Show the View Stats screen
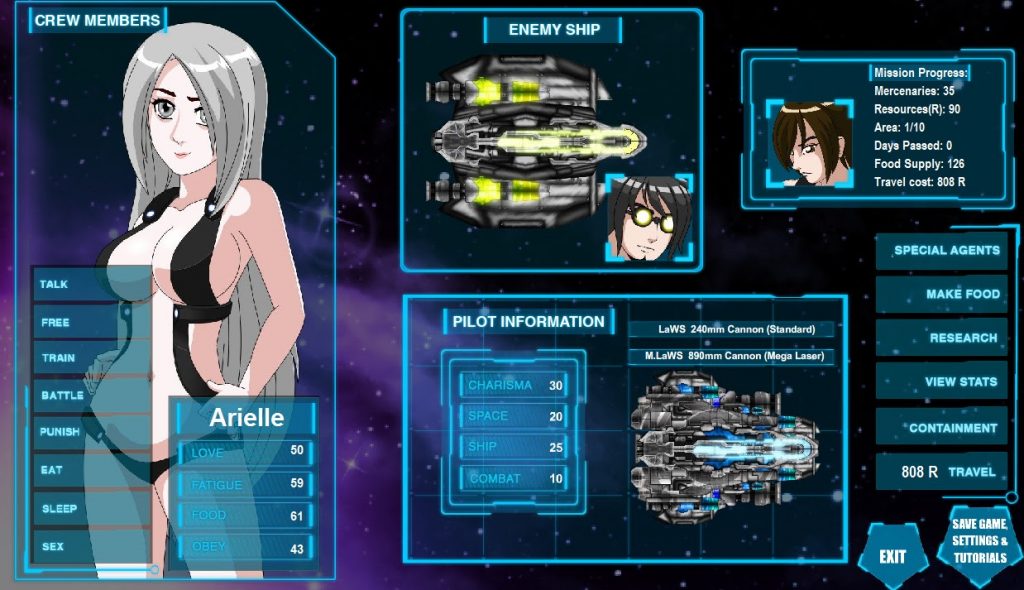The width and height of the screenshot is (1024, 590). click(x=942, y=381)
